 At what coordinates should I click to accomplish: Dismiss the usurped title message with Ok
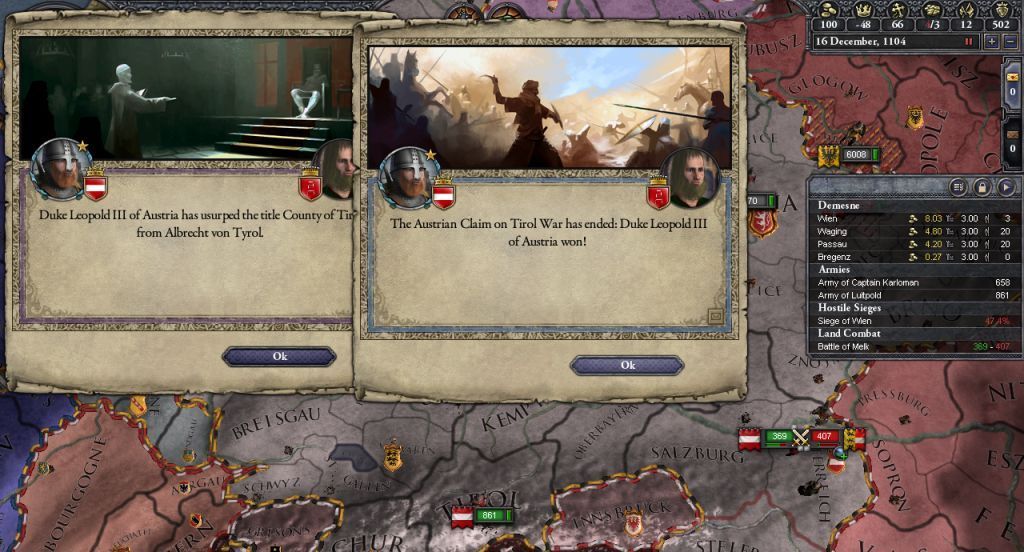[x=279, y=356]
